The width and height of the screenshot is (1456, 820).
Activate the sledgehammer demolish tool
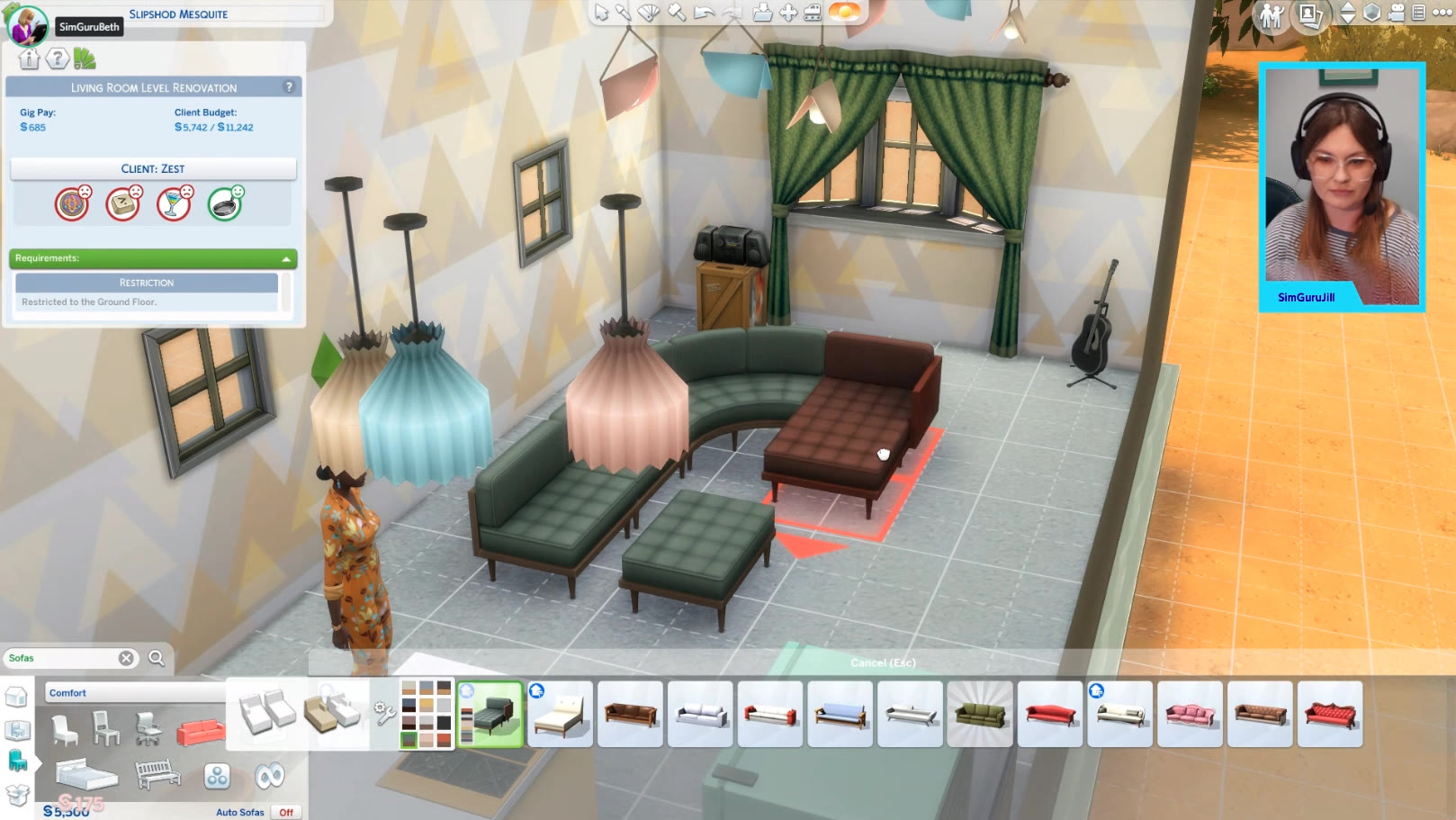[x=676, y=13]
